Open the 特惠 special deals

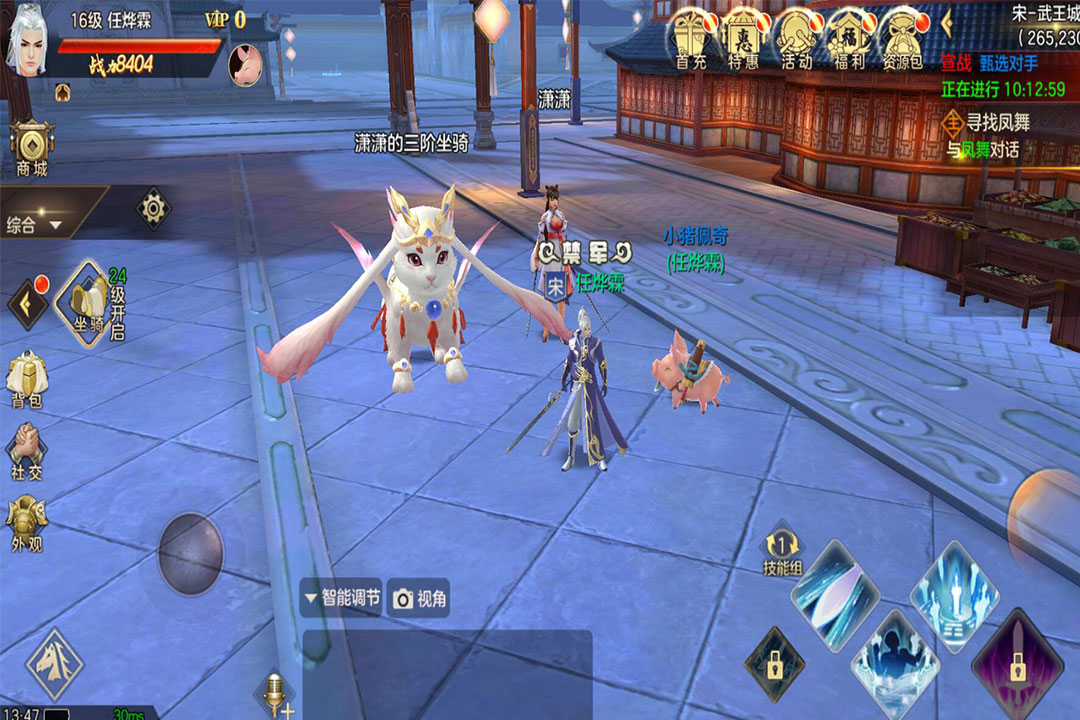743,36
